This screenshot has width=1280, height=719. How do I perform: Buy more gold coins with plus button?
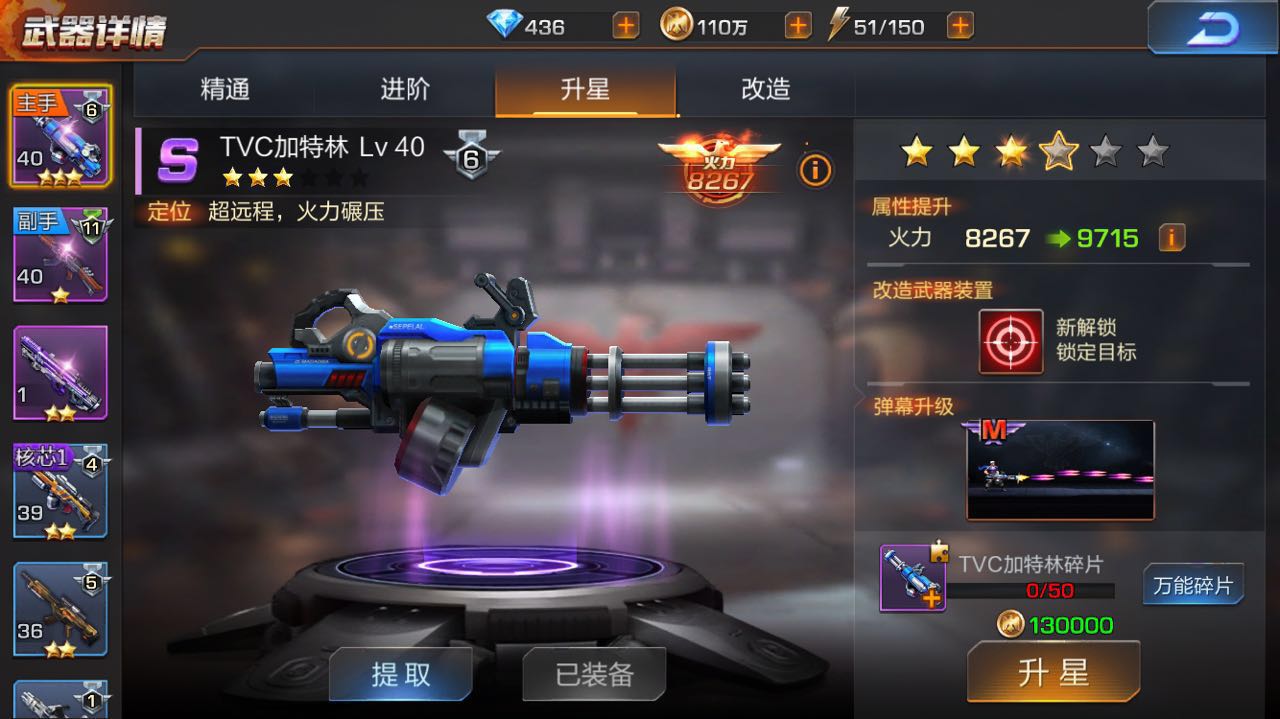(x=798, y=26)
